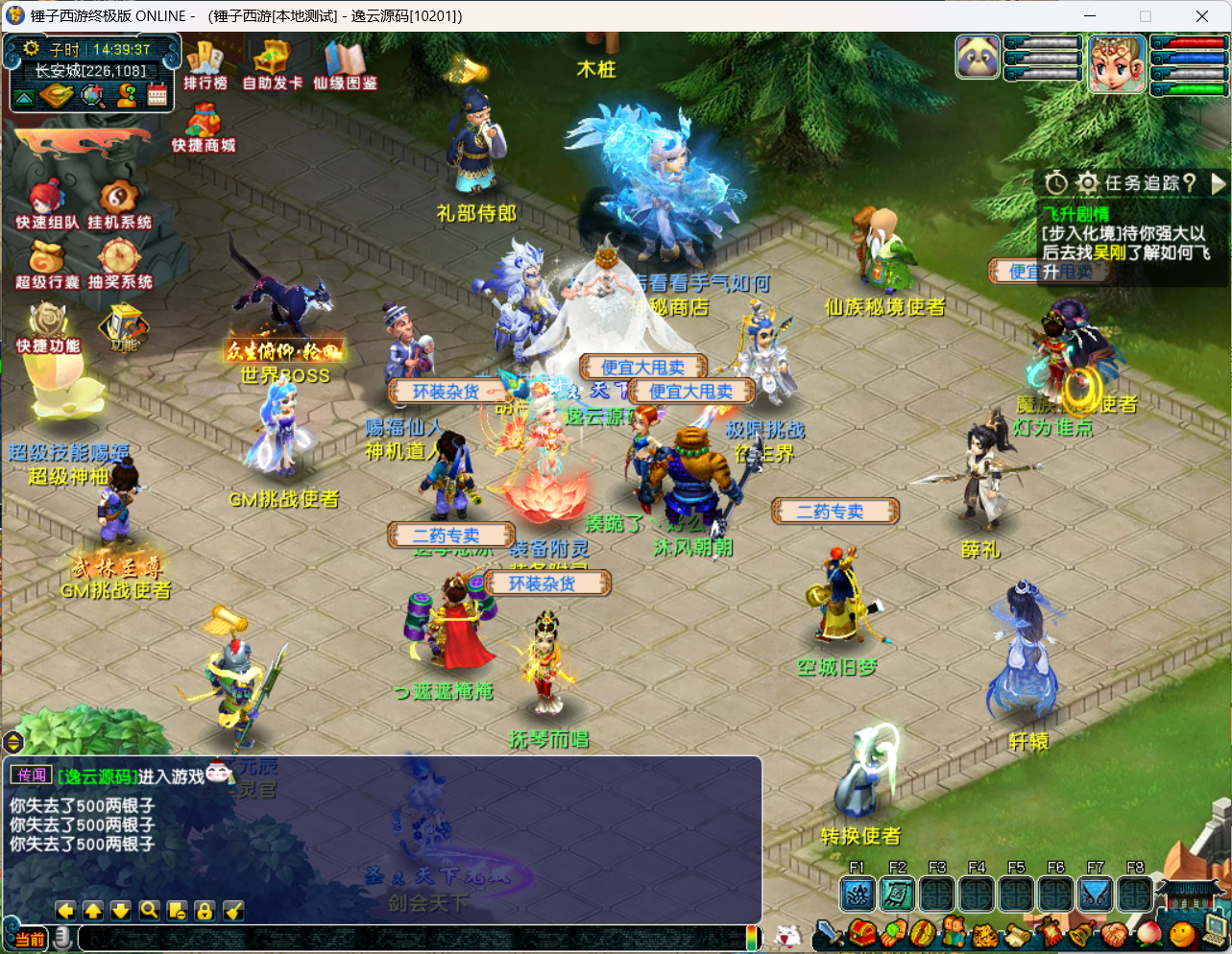
Task: Select the panda pet portrait
Action: pyautogui.click(x=978, y=58)
